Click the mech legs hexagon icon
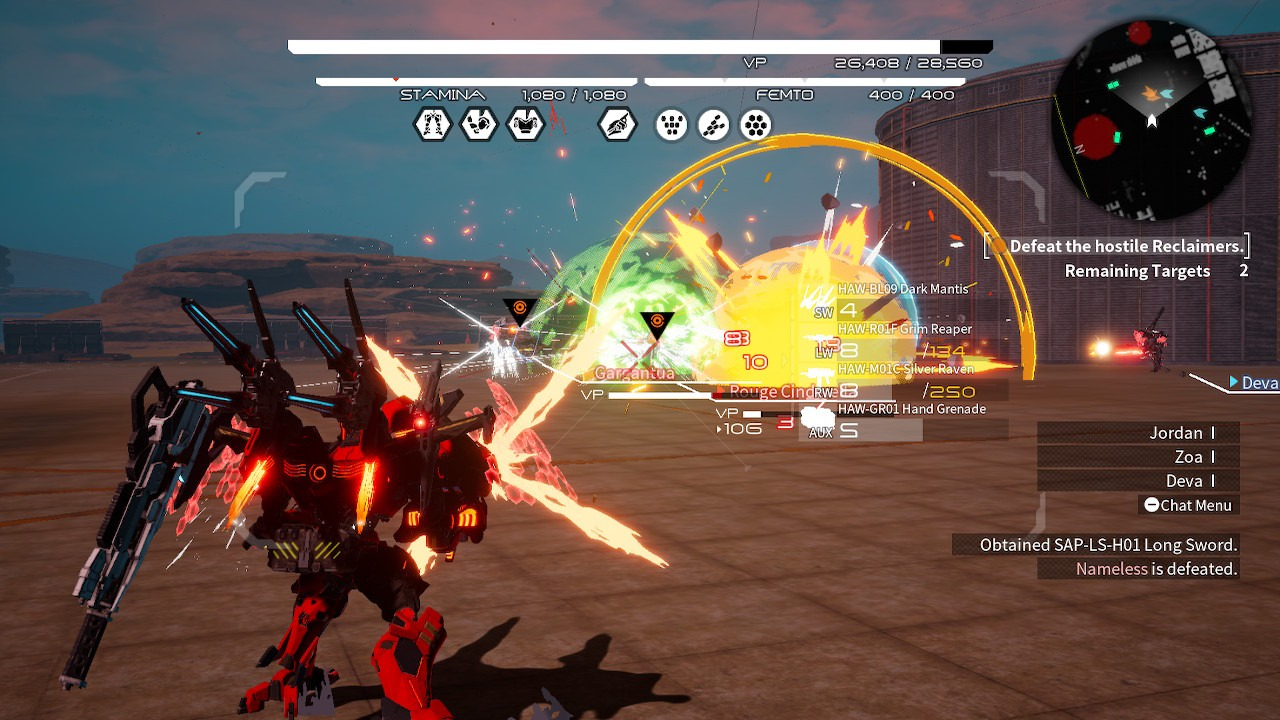Screen dimensions: 1280x720 [x=433, y=125]
